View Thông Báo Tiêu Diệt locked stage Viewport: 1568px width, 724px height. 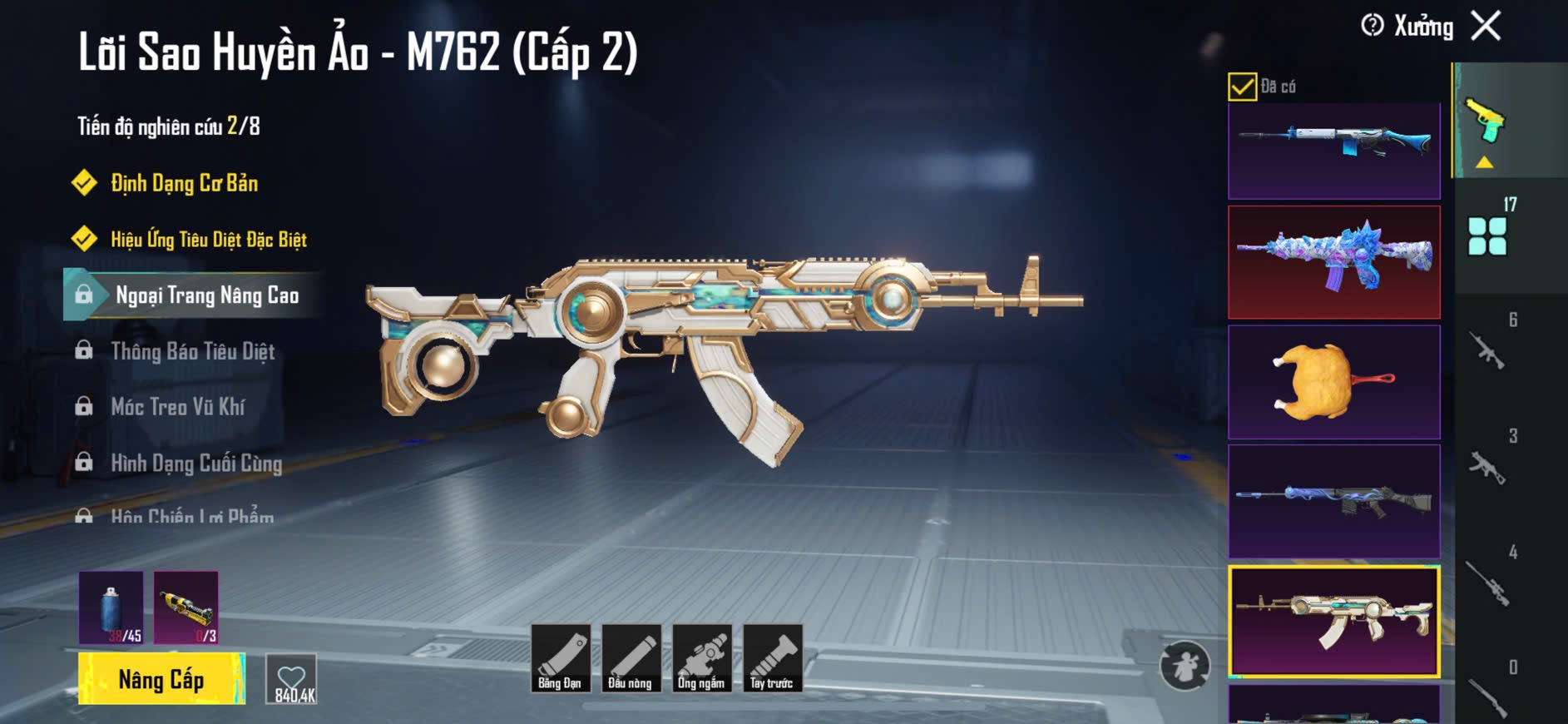point(192,351)
